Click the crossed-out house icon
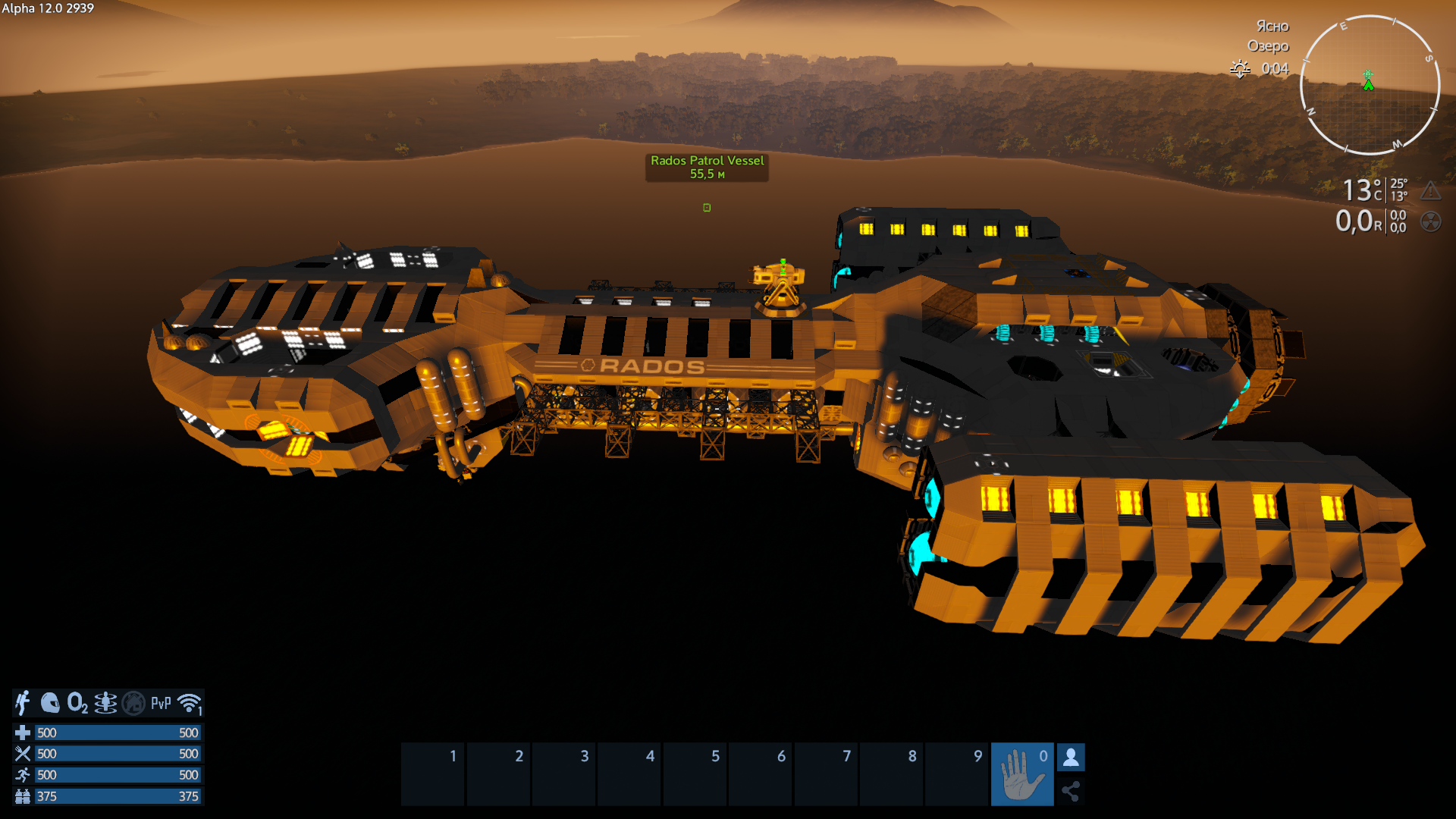The height and width of the screenshot is (819, 1456). tap(133, 703)
